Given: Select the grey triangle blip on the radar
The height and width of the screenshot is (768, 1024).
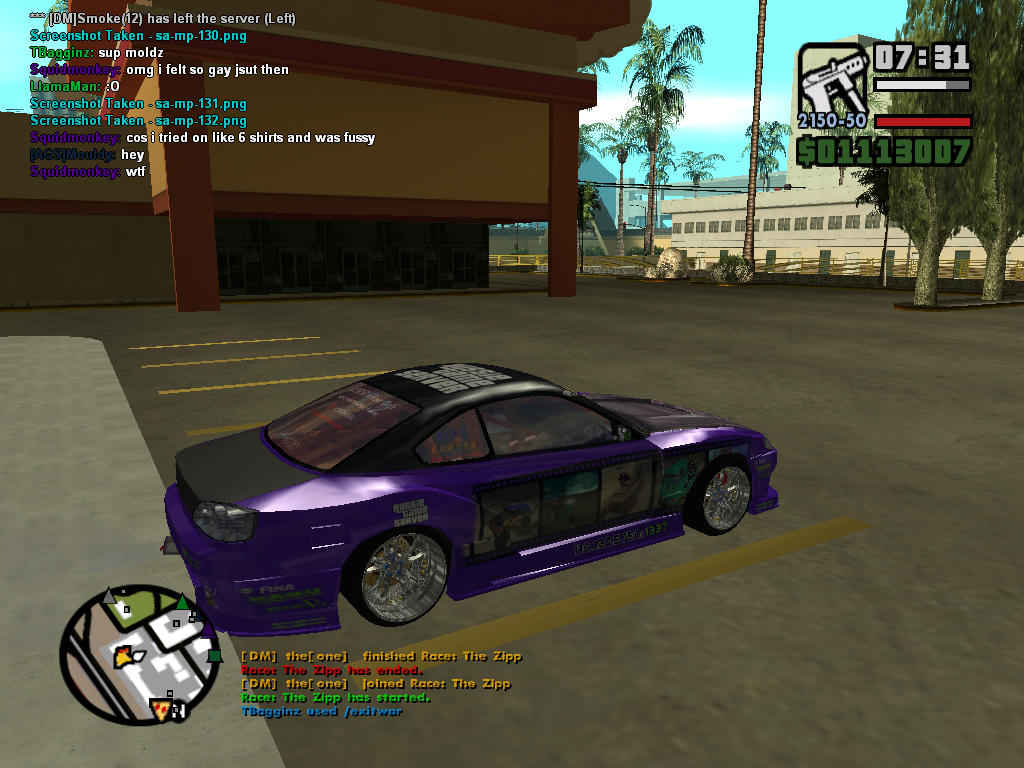Looking at the screenshot, I should [109, 597].
